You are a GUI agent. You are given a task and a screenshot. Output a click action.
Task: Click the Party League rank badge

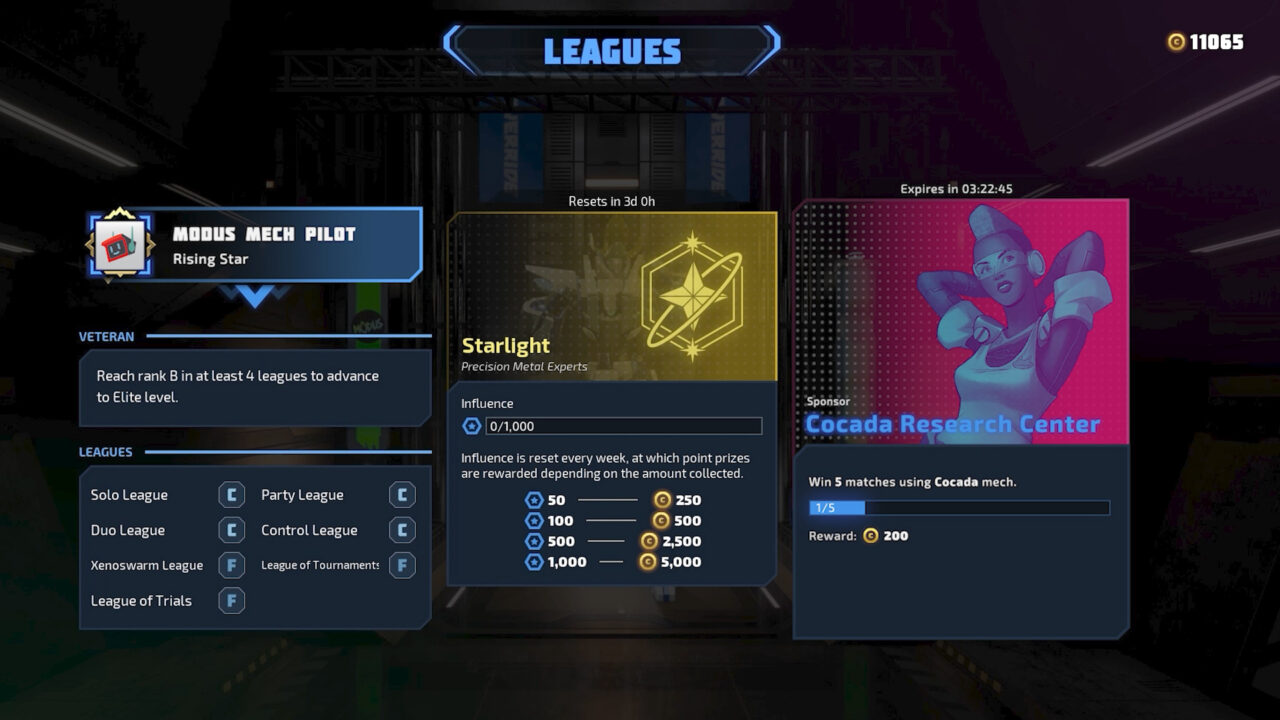click(402, 494)
